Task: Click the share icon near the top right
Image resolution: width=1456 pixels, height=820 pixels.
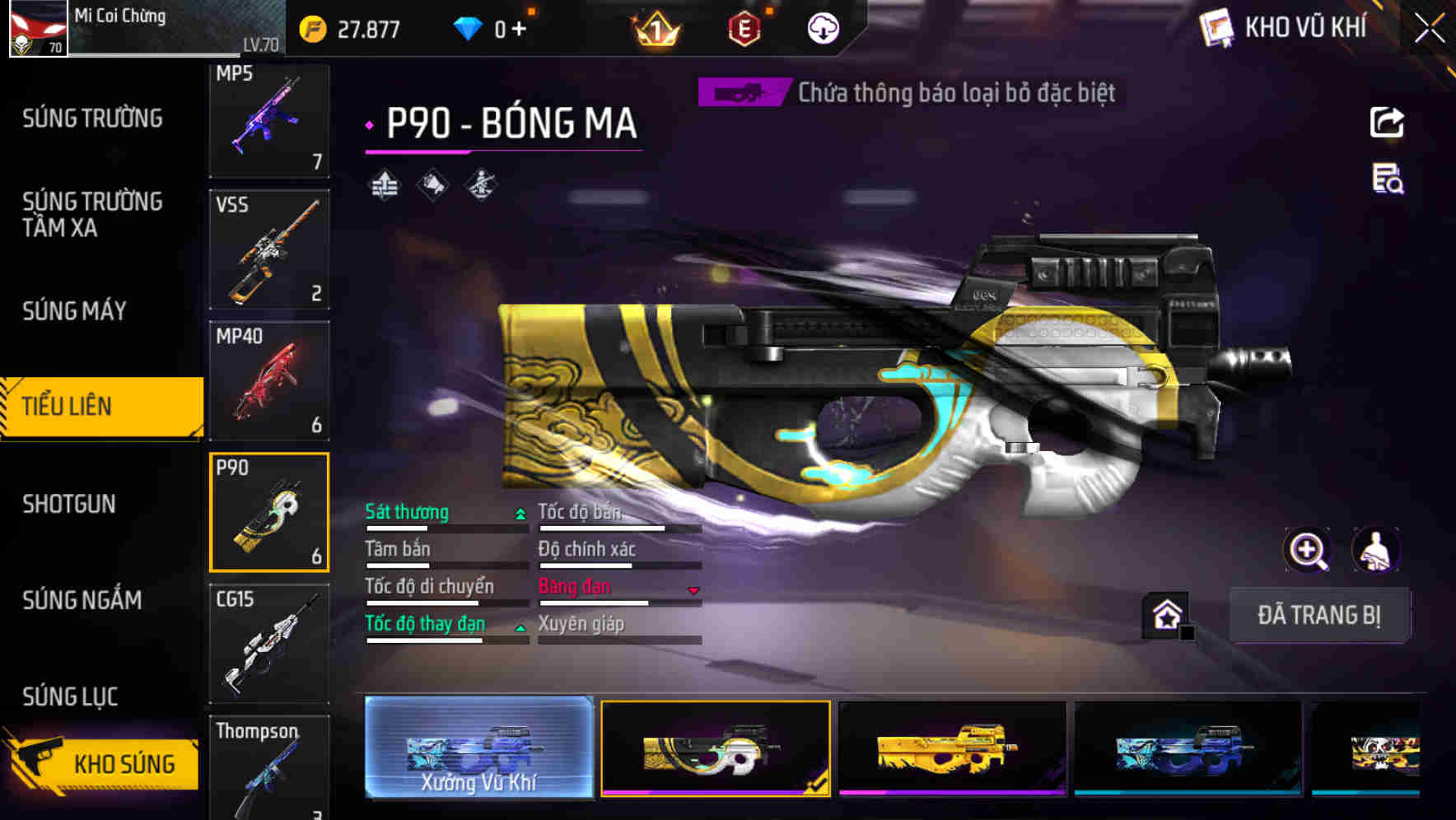Action: [1387, 122]
